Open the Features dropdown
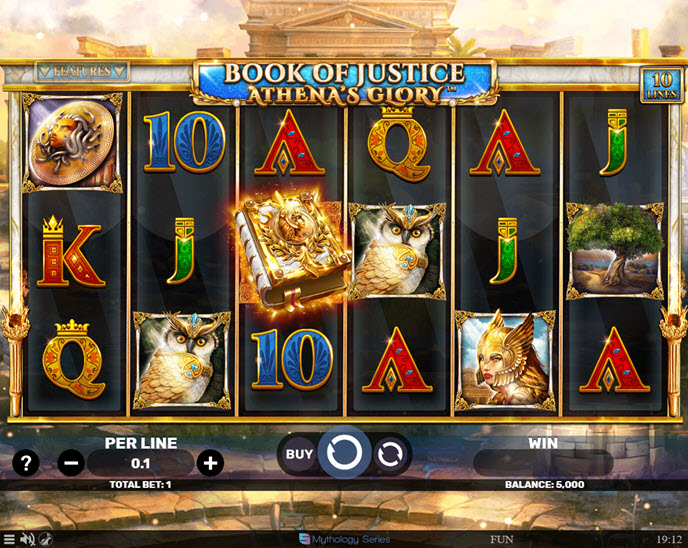The height and width of the screenshot is (548, 688). [82, 72]
